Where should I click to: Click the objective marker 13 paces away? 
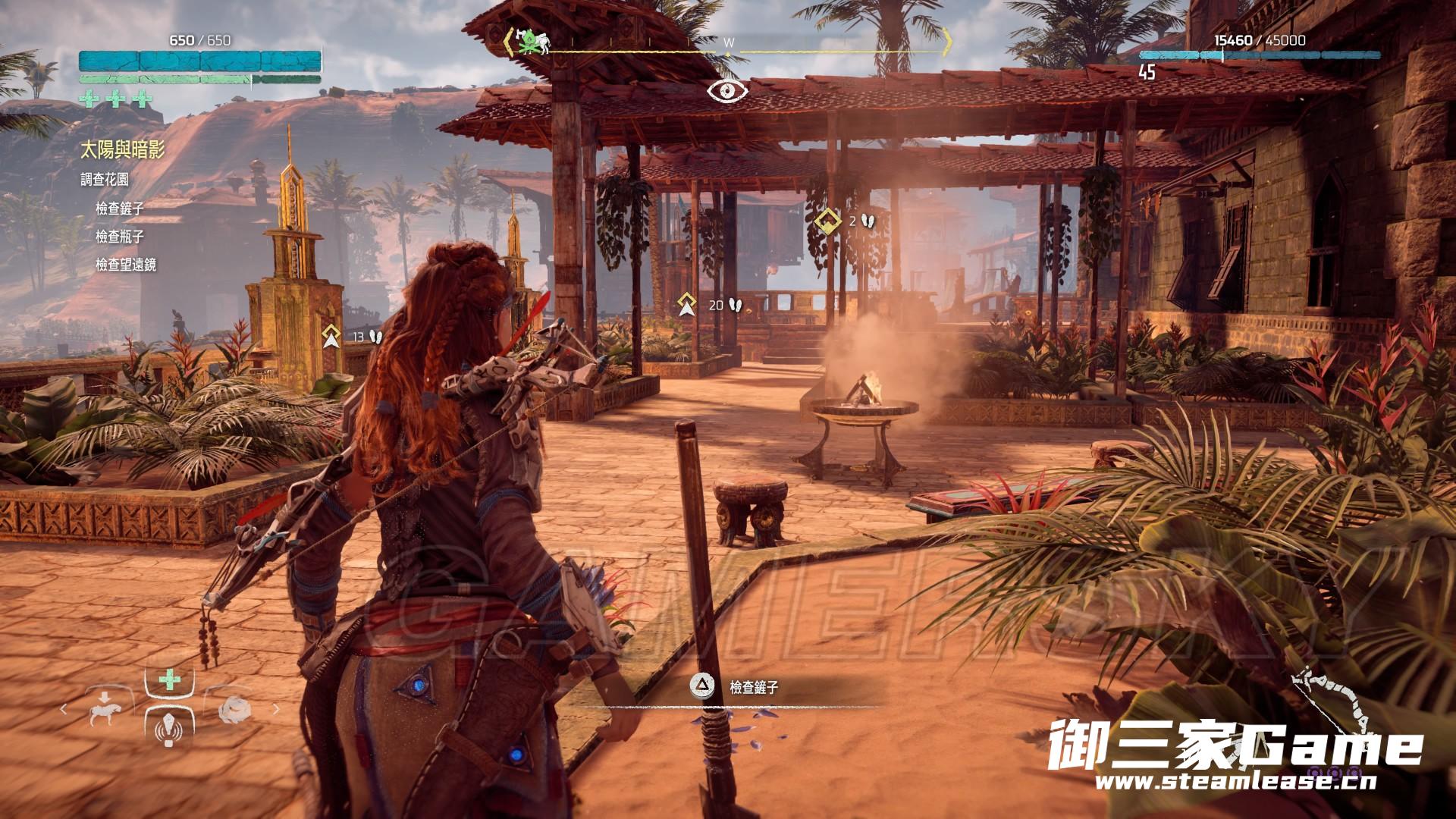point(330,336)
